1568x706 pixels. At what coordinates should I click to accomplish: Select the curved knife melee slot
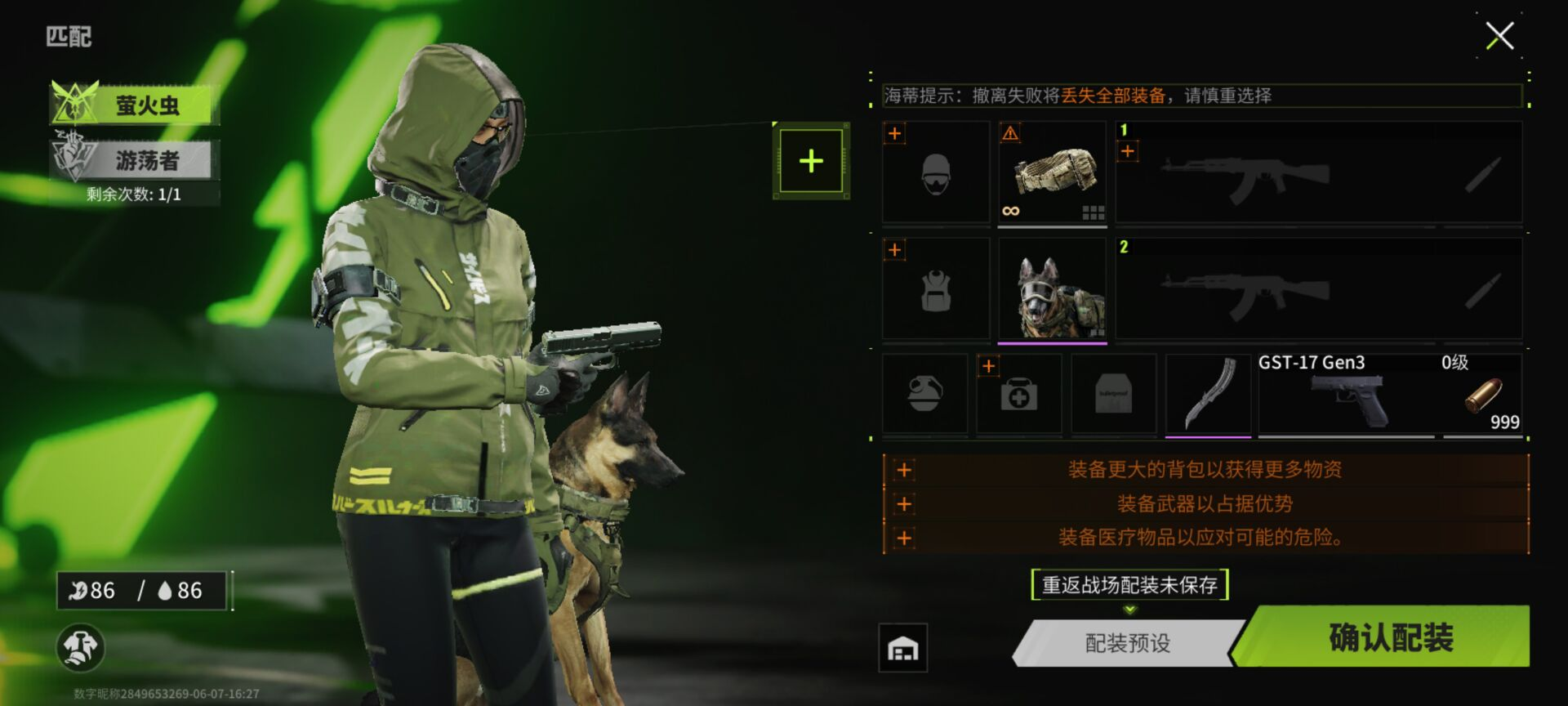[1207, 395]
